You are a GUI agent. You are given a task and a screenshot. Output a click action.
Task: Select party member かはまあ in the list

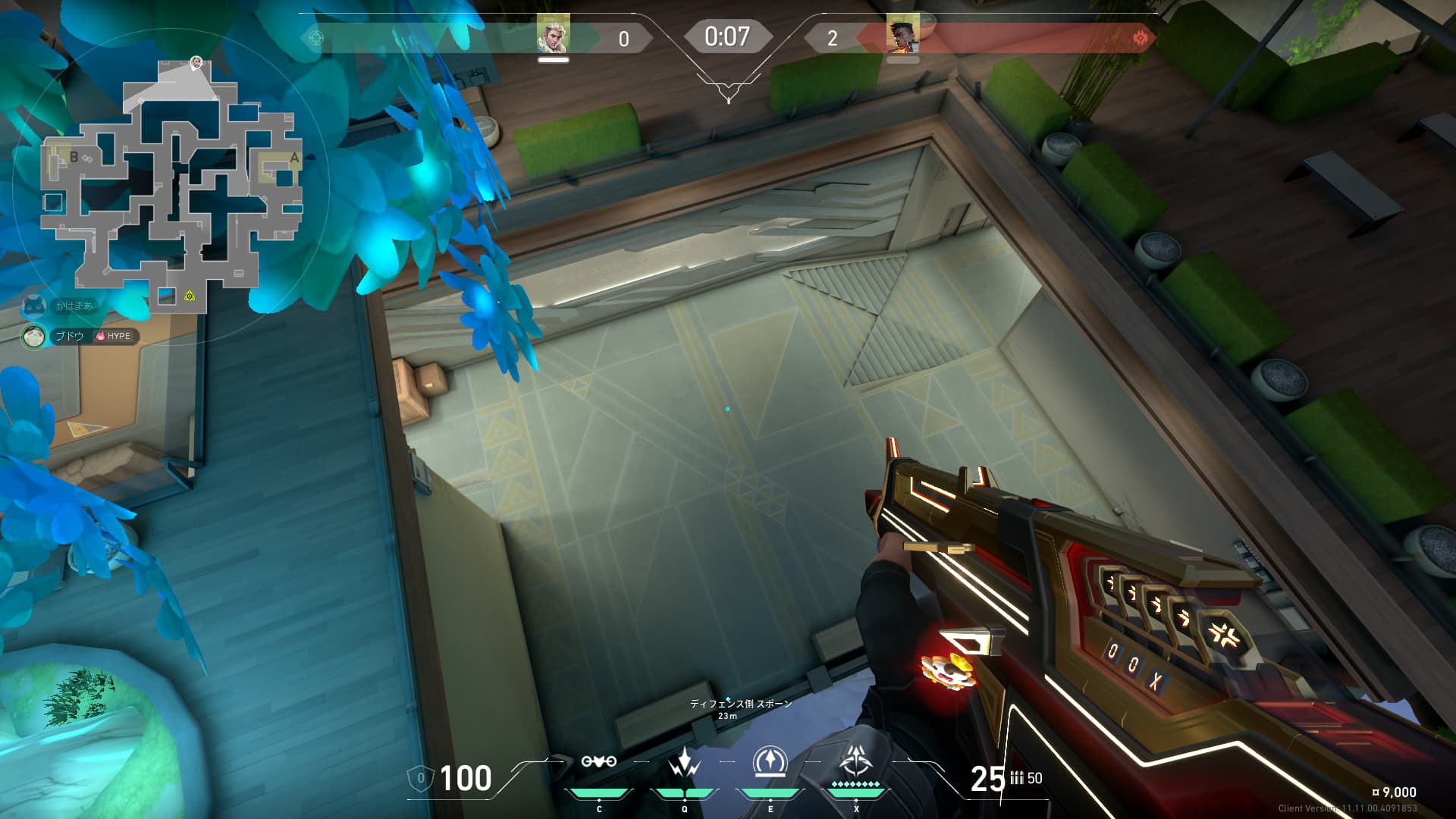click(74, 306)
